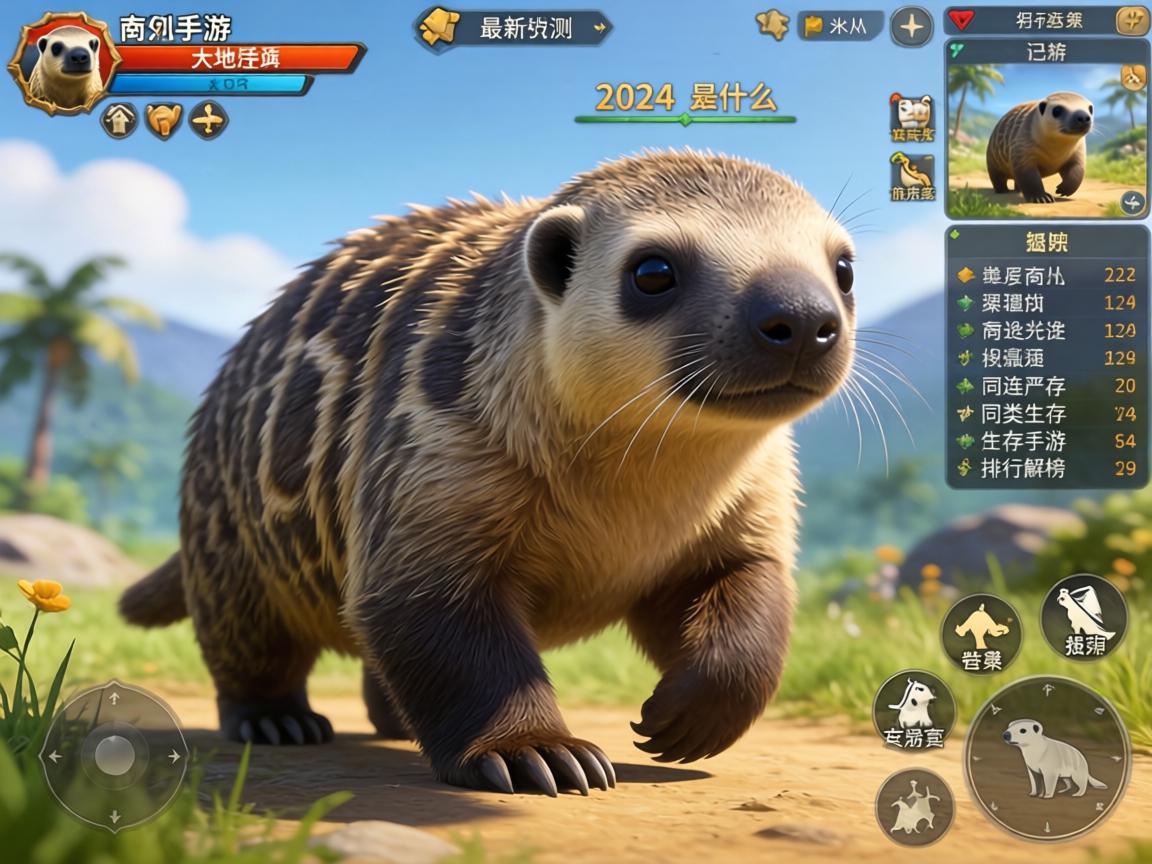Trigger the golden leaping-figure skill button

coord(981,633)
